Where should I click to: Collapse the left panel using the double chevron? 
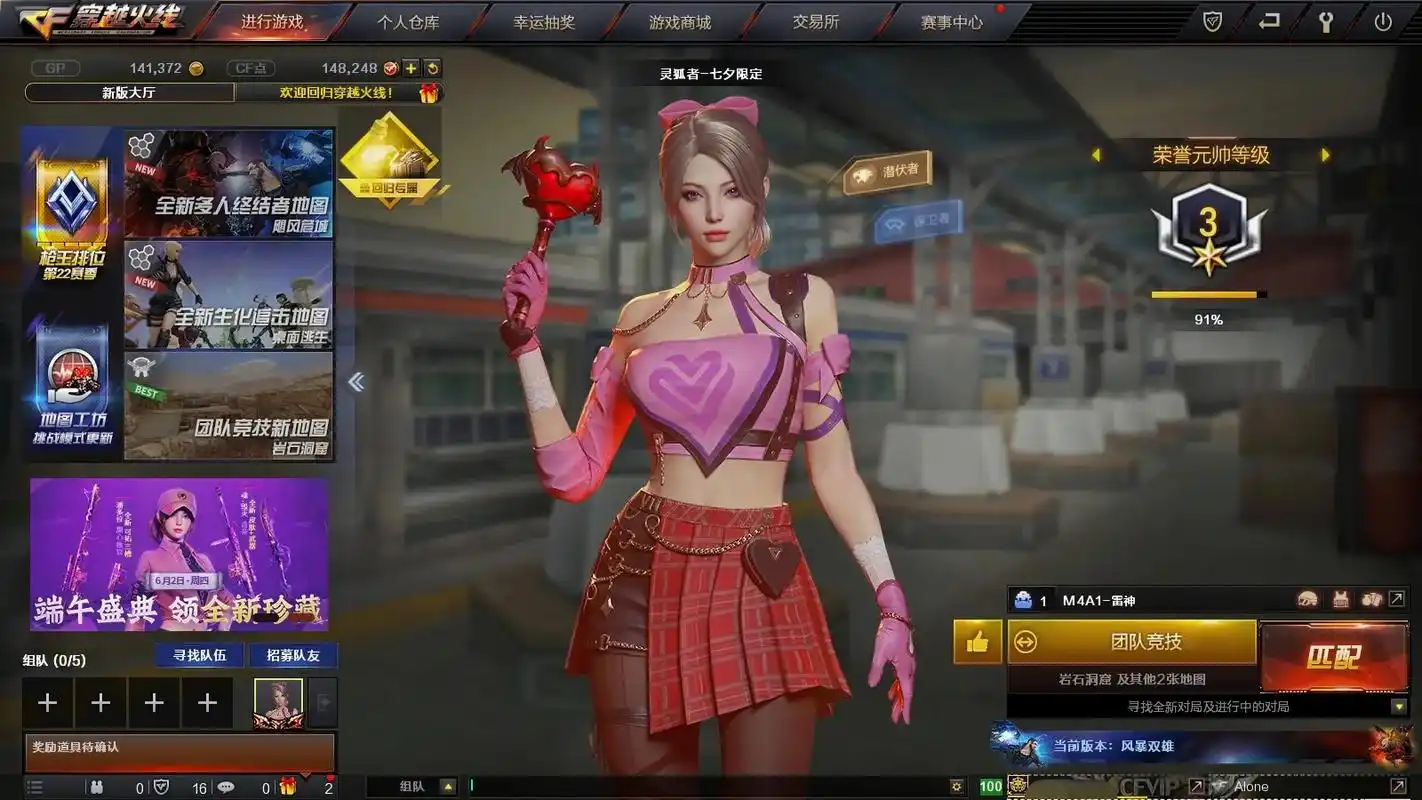(356, 381)
